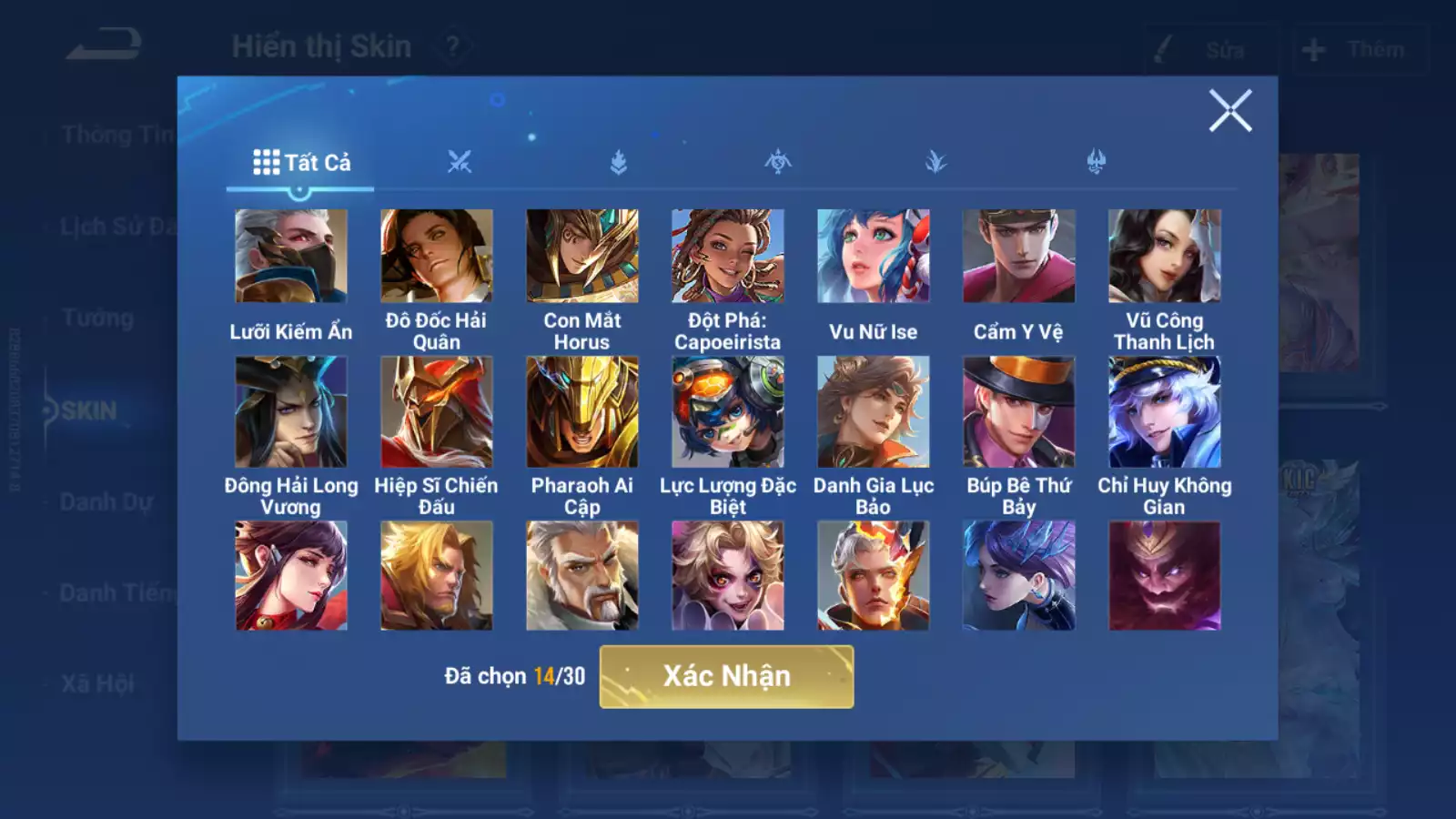This screenshot has height=819, width=1456.
Task: Expand the Sửa edit option
Action: [1207, 50]
